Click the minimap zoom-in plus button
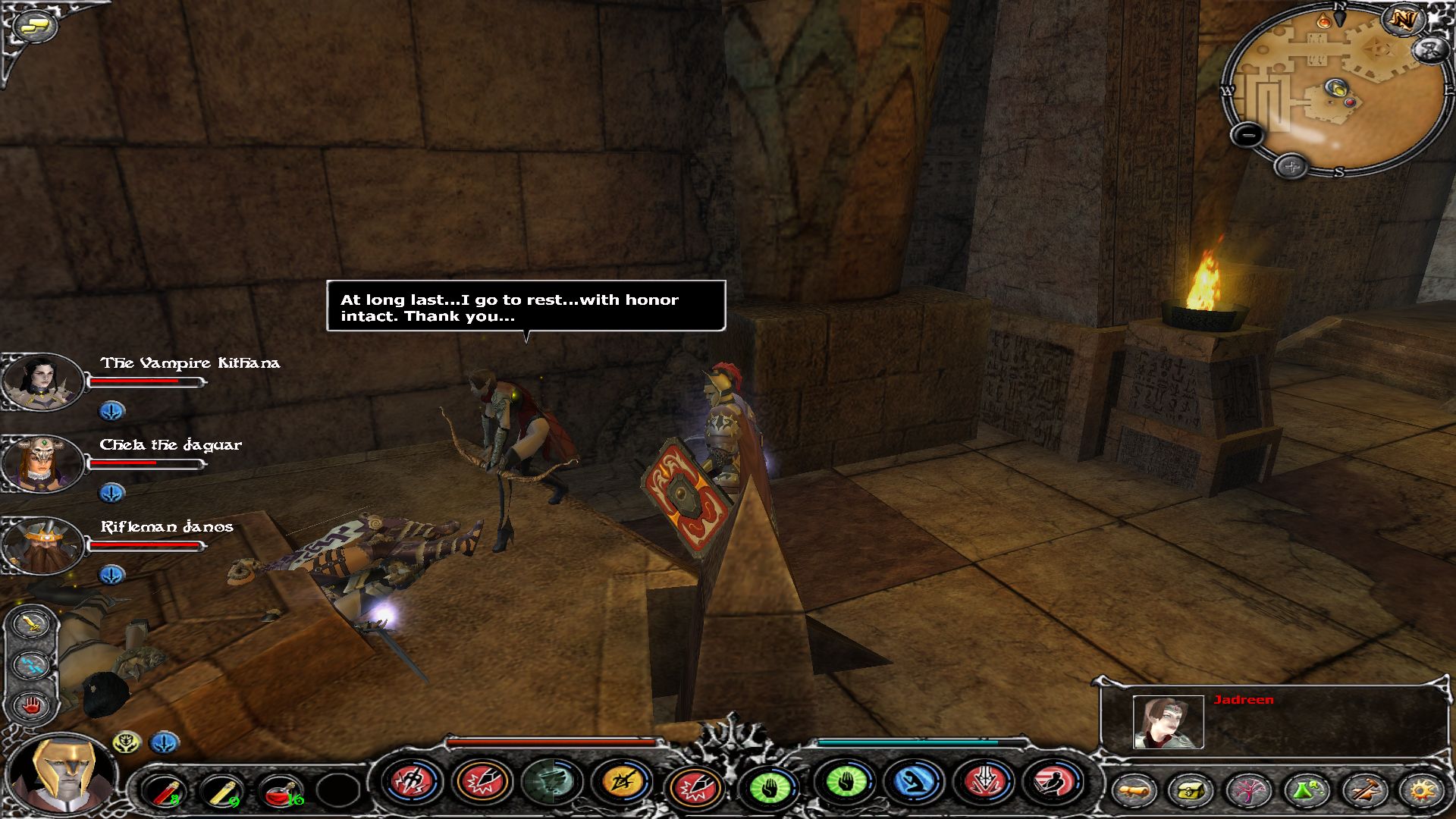 coord(1291,166)
